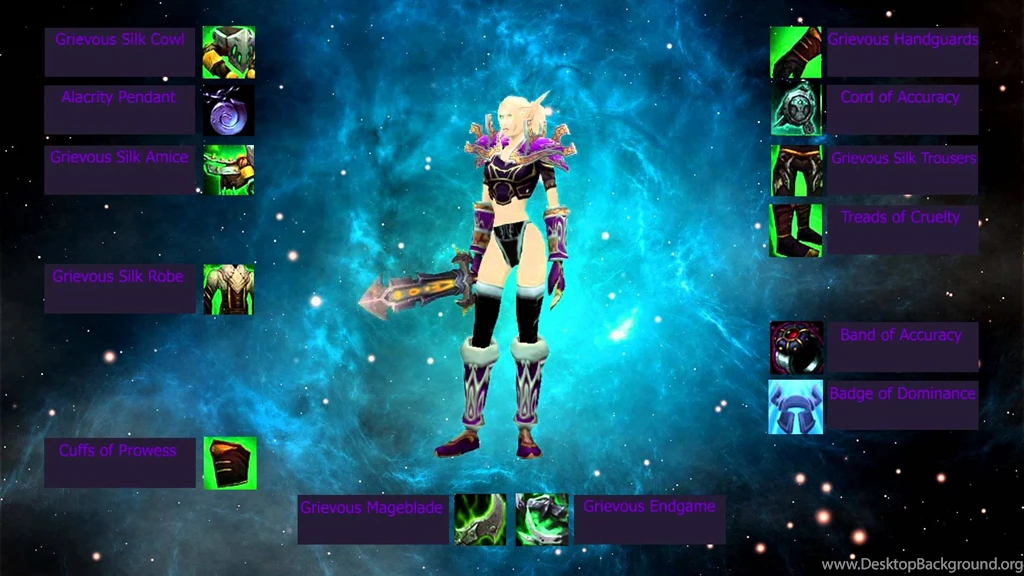Viewport: 1024px width, 576px height.
Task: Click the Alacrity Pendant necklace icon
Action: click(228, 110)
